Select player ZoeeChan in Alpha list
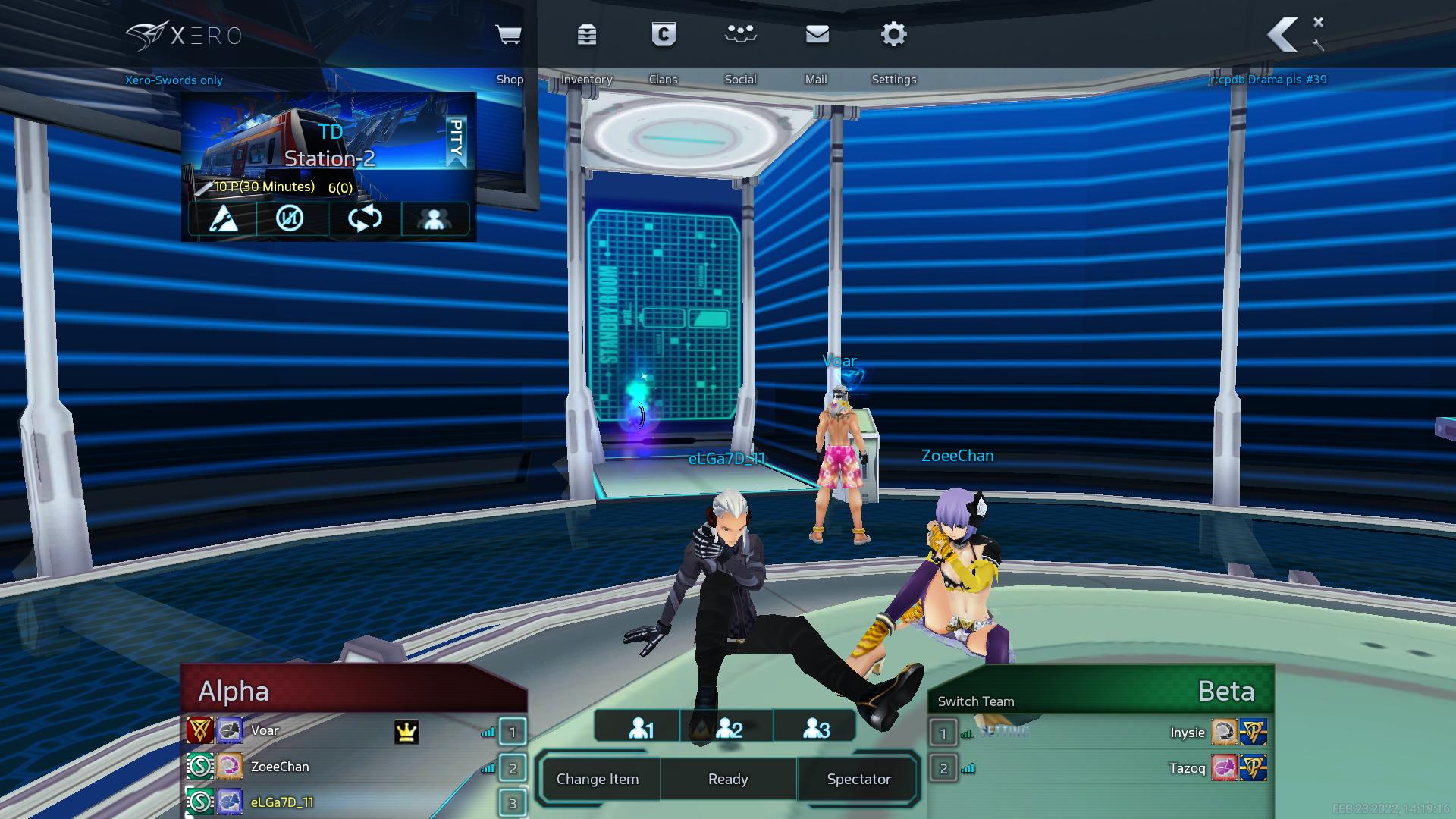 tap(280, 767)
